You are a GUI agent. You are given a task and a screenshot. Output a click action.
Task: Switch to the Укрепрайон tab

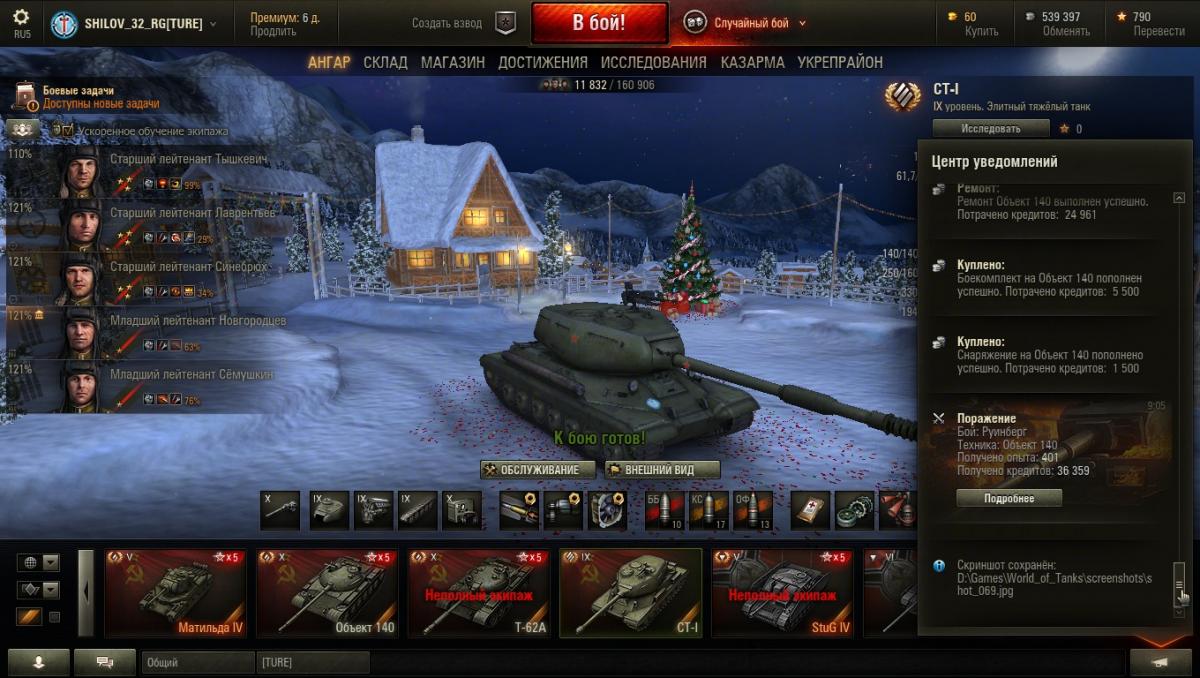point(840,62)
